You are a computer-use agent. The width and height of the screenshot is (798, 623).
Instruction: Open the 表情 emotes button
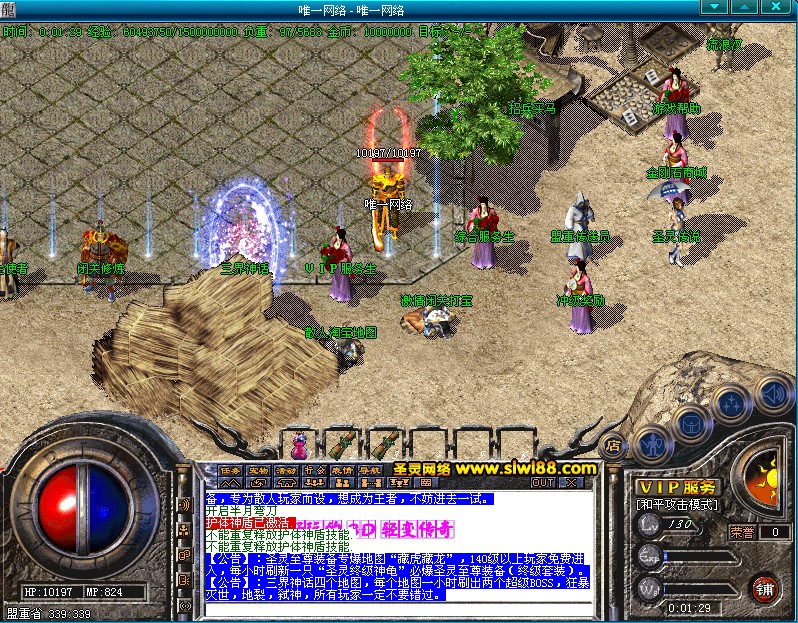click(x=343, y=469)
